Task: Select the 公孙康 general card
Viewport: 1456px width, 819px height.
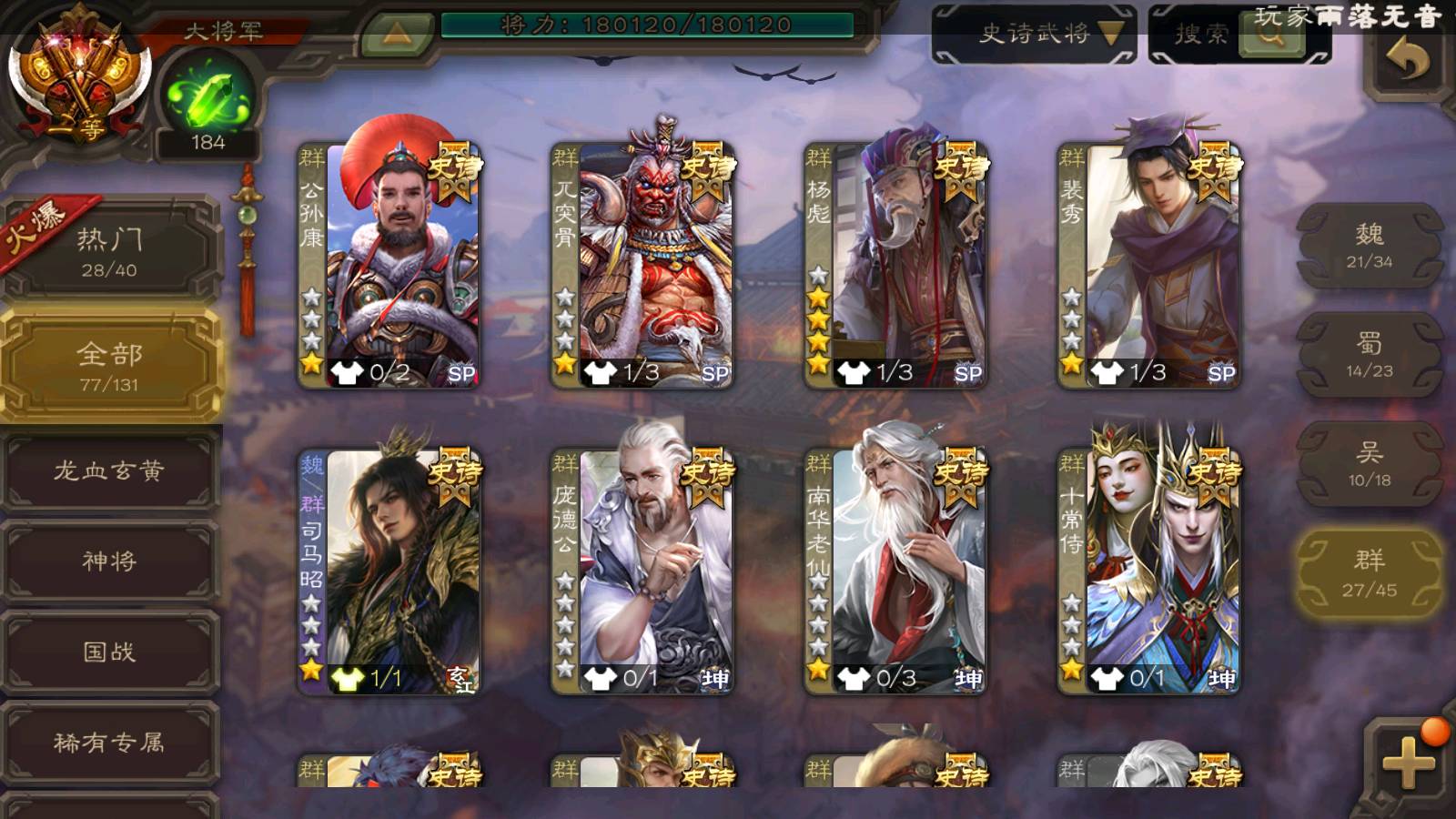Action: pyautogui.click(x=390, y=265)
